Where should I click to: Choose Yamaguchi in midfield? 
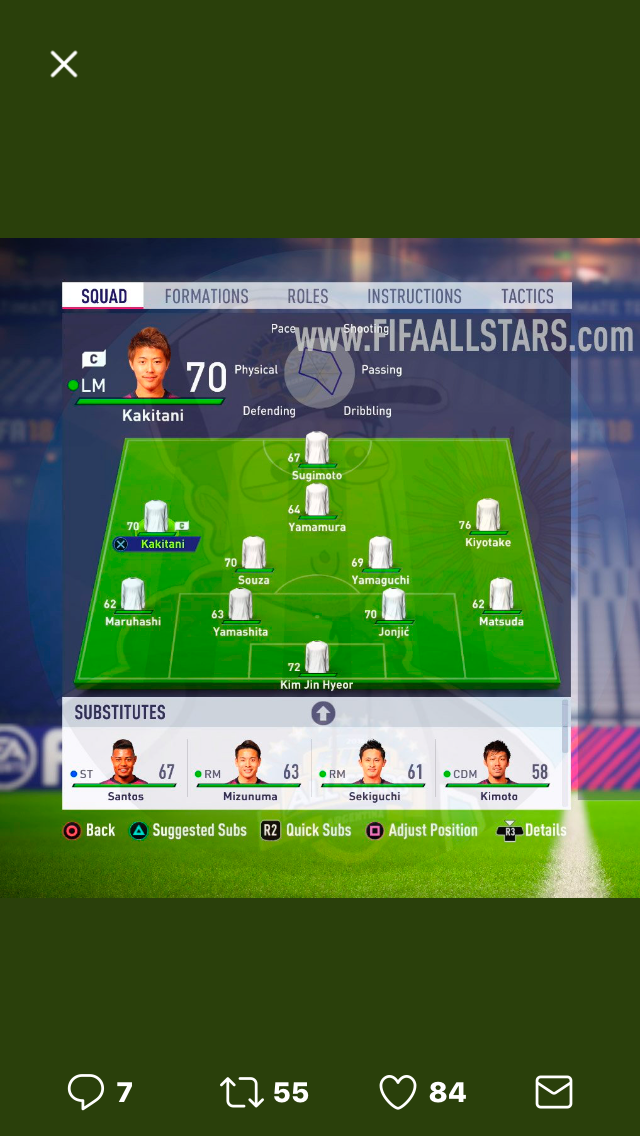point(380,554)
